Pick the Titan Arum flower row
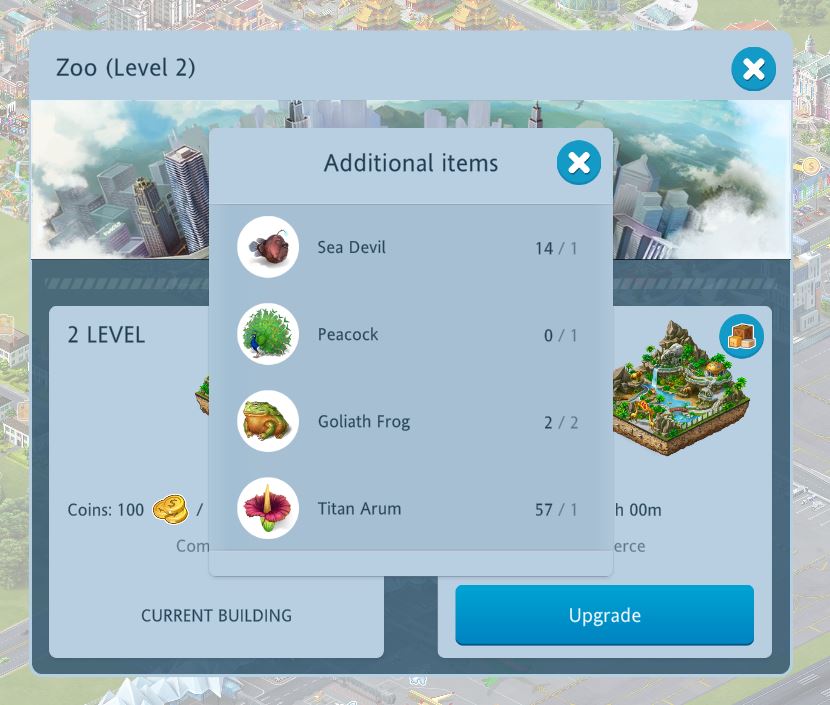Image resolution: width=830 pixels, height=705 pixels. tap(410, 509)
